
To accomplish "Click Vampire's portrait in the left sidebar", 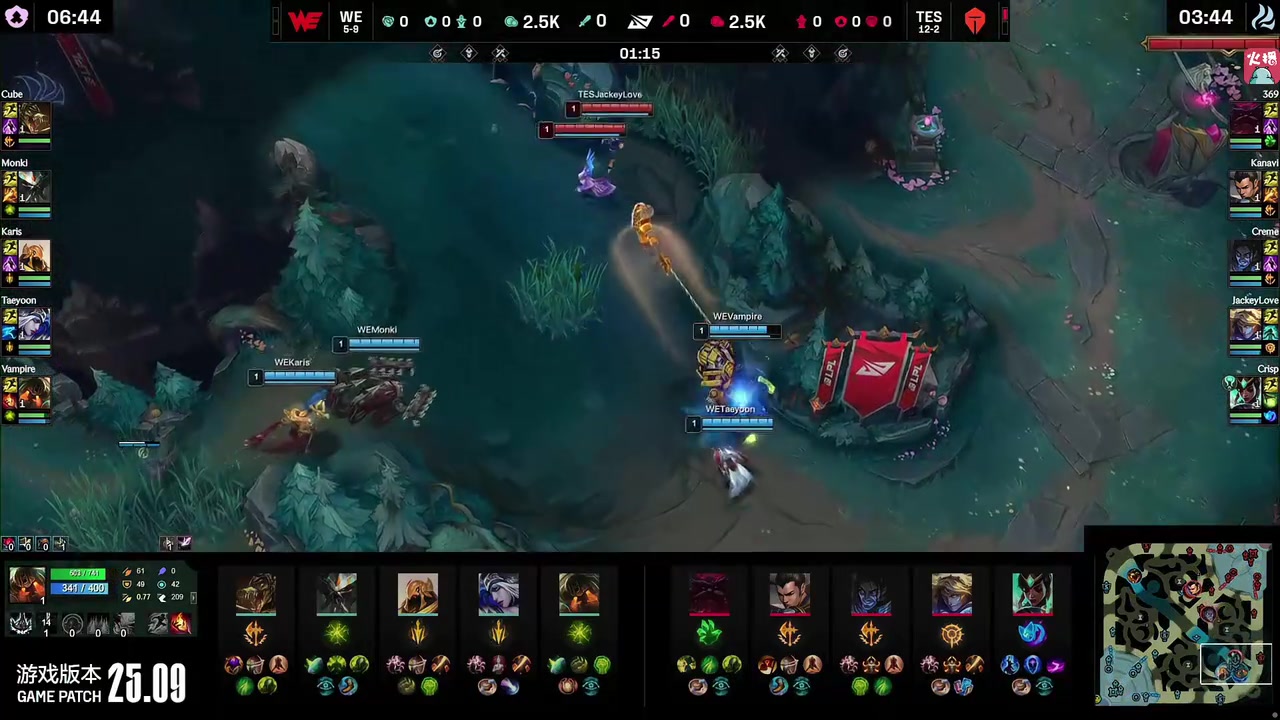I will point(34,393).
